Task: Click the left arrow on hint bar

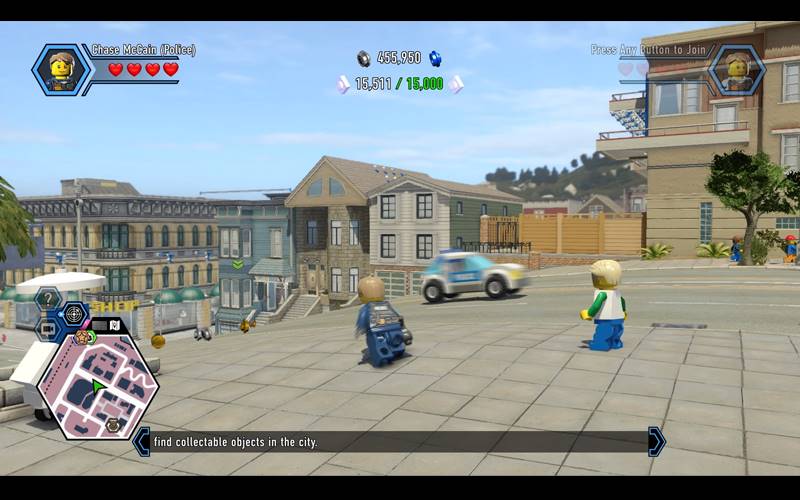Action: [141, 441]
